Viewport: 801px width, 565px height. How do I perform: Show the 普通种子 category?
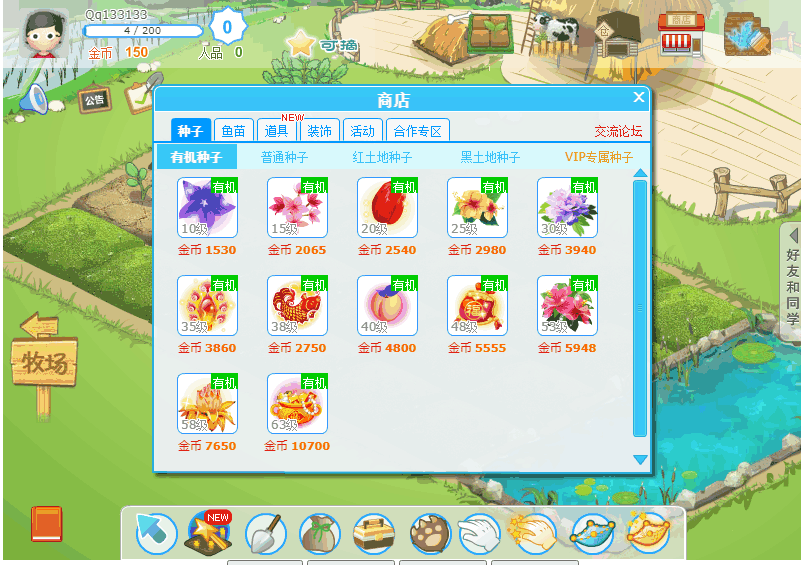click(284, 157)
